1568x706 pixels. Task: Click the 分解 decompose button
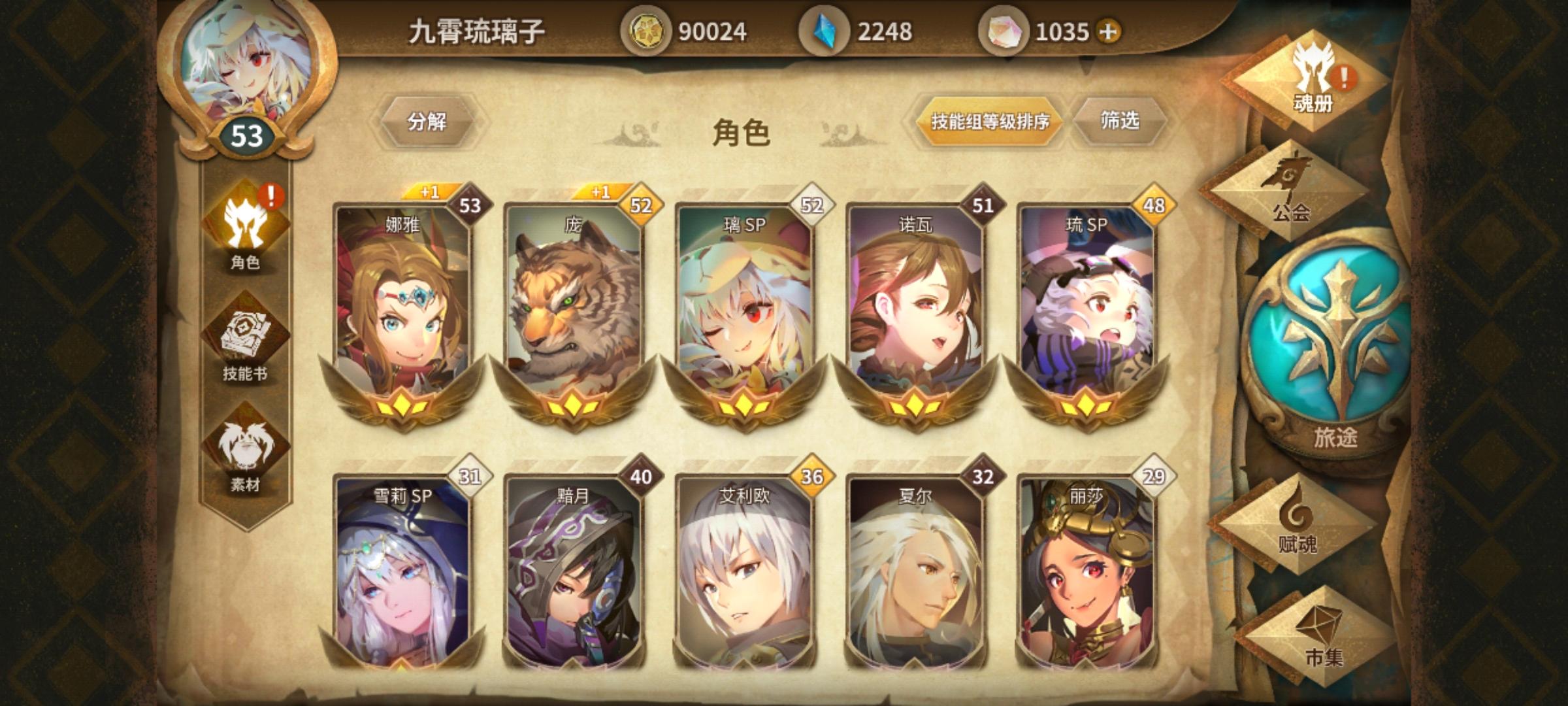(x=428, y=121)
